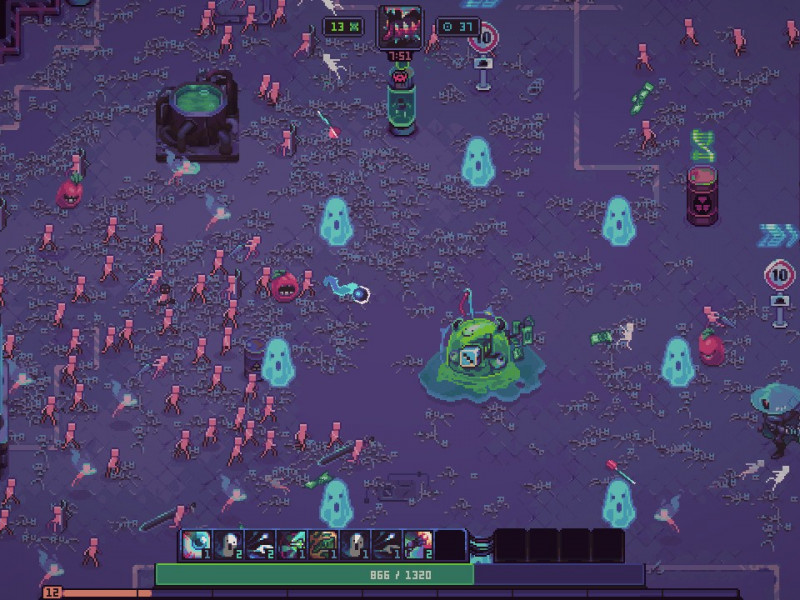Pick the red and teal weapon slot

point(418,545)
